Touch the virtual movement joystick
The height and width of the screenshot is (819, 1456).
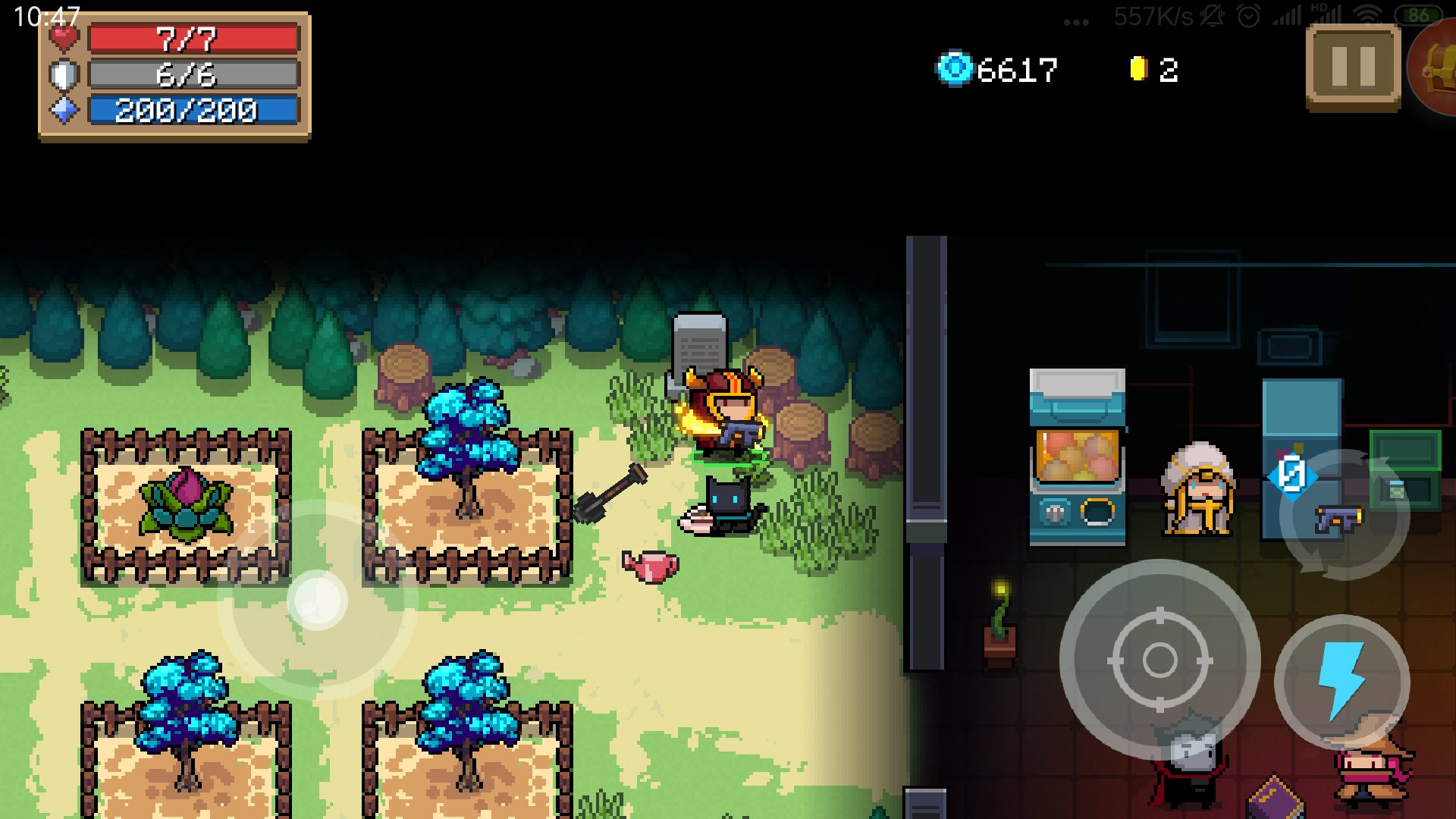(317, 601)
